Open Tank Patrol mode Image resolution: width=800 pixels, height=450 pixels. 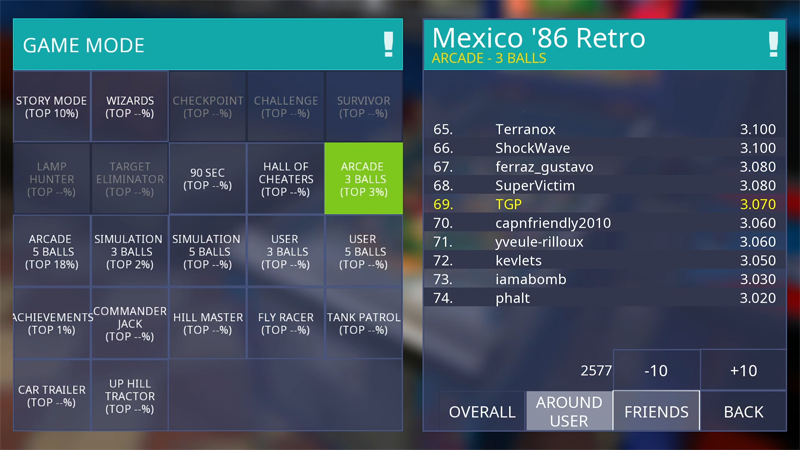[x=363, y=323]
